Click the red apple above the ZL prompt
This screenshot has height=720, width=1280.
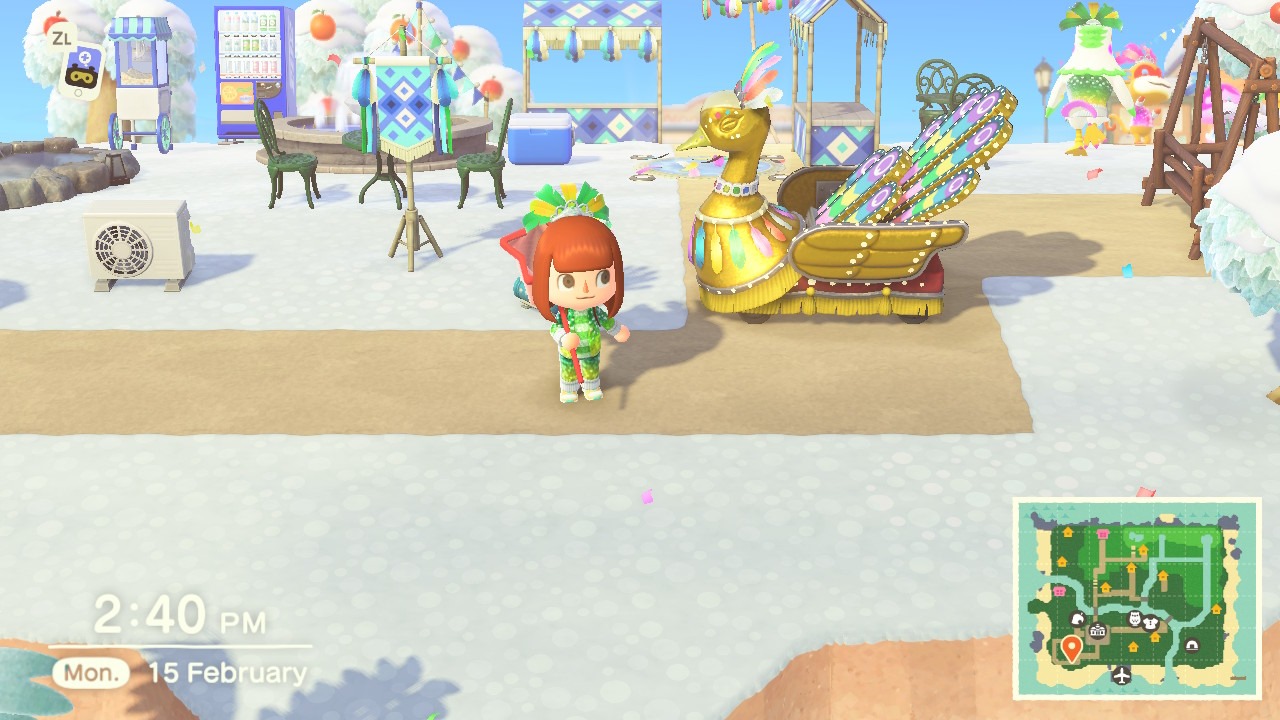click(53, 18)
